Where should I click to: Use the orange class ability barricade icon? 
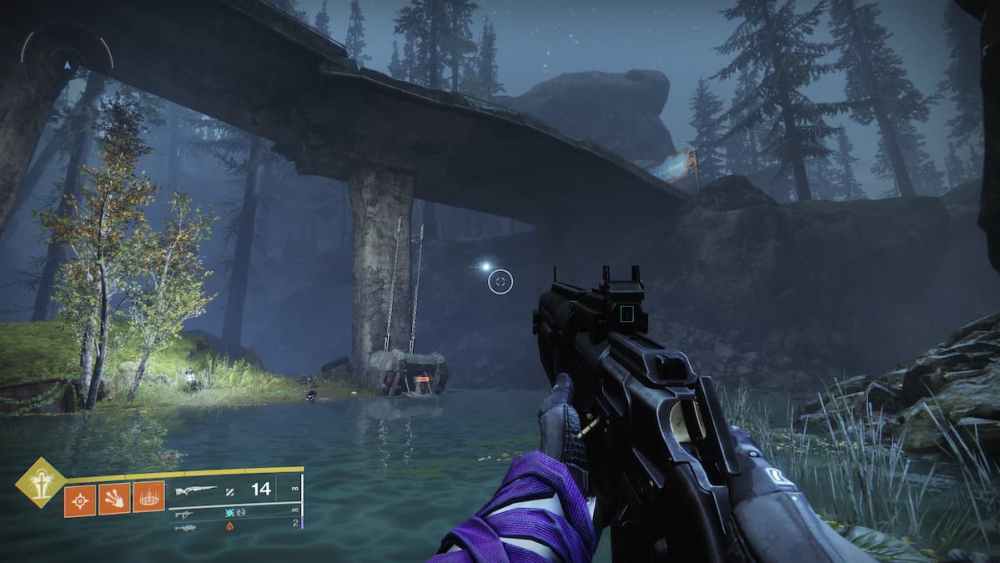click(148, 497)
